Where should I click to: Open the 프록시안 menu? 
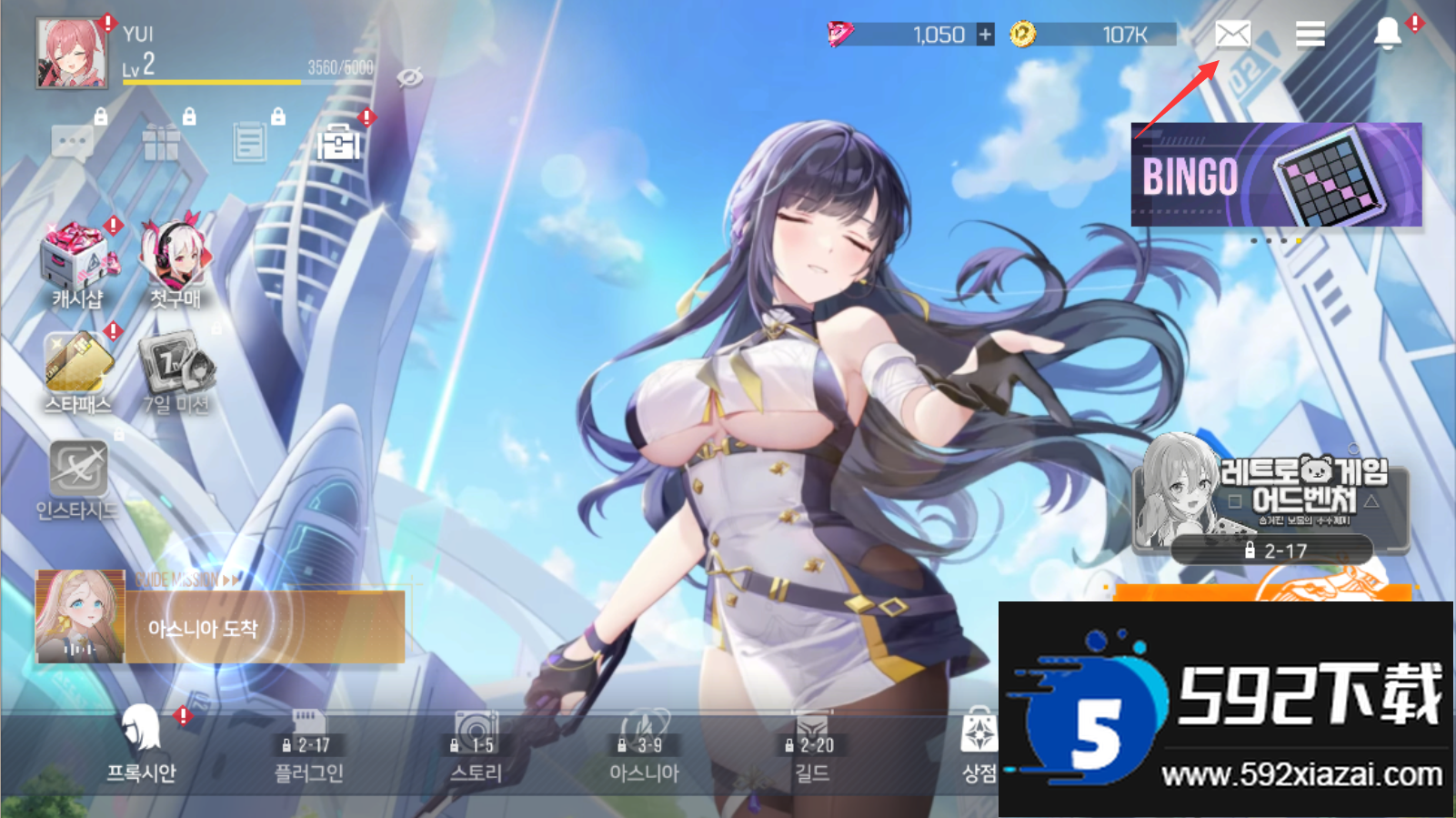click(x=141, y=746)
